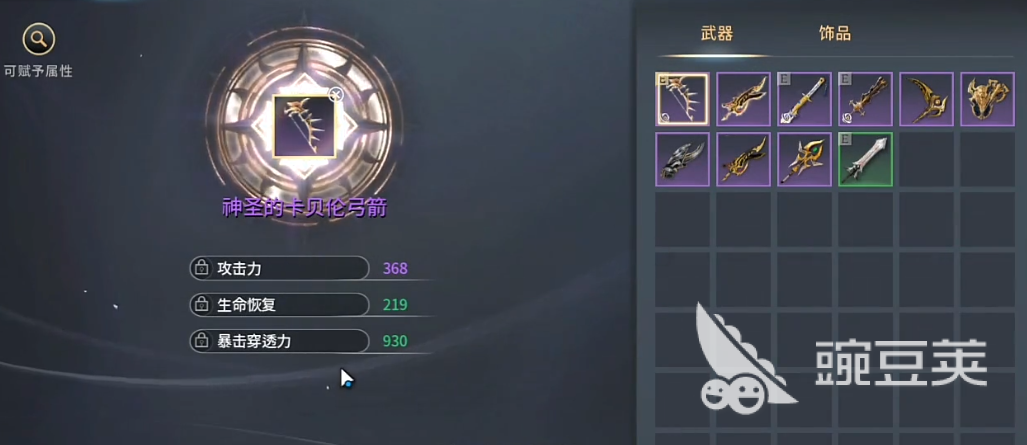
Task: Toggle the lock on 攻击力 attribute
Action: pos(201,268)
